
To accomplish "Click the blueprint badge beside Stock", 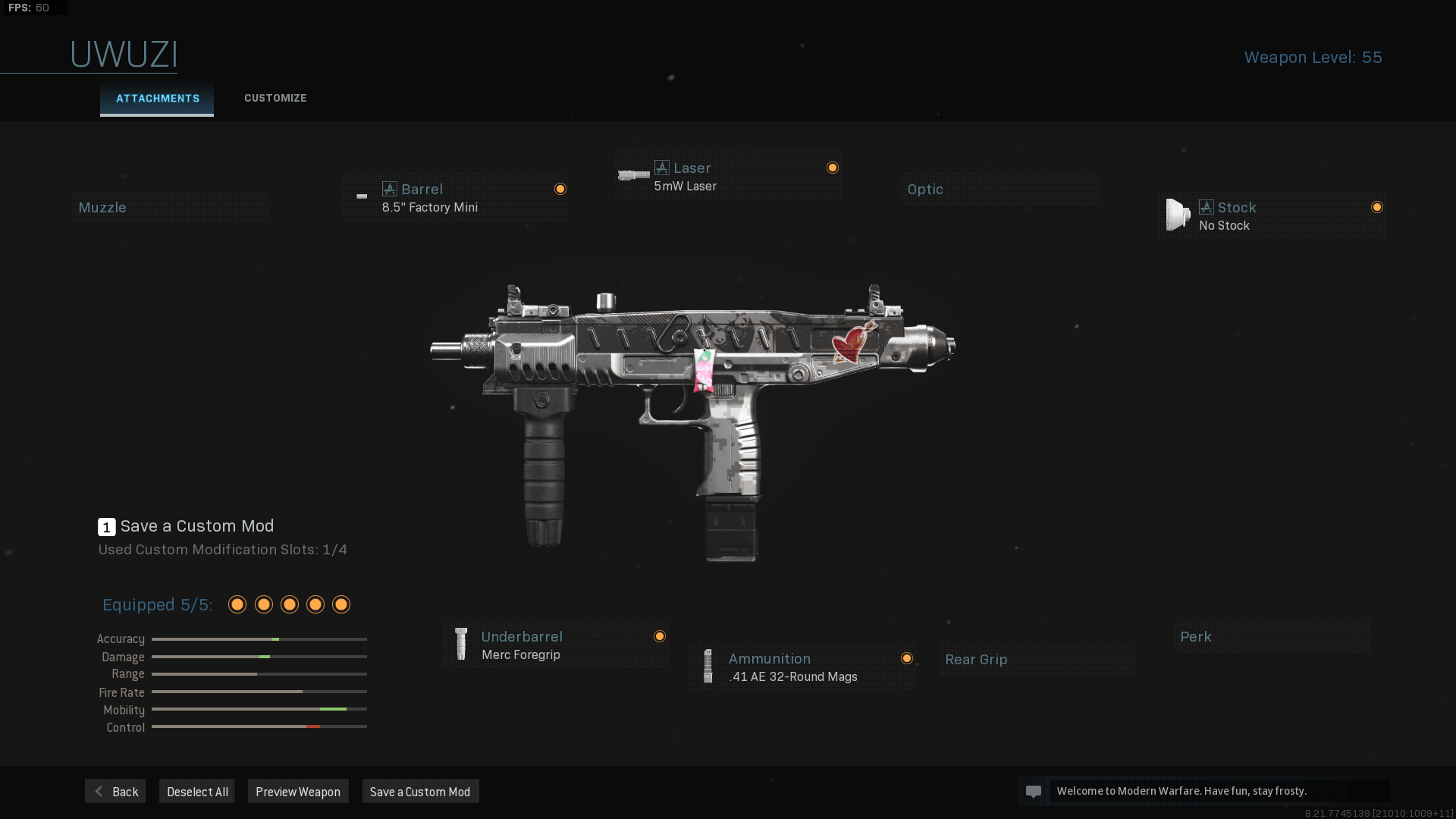I will (1206, 206).
